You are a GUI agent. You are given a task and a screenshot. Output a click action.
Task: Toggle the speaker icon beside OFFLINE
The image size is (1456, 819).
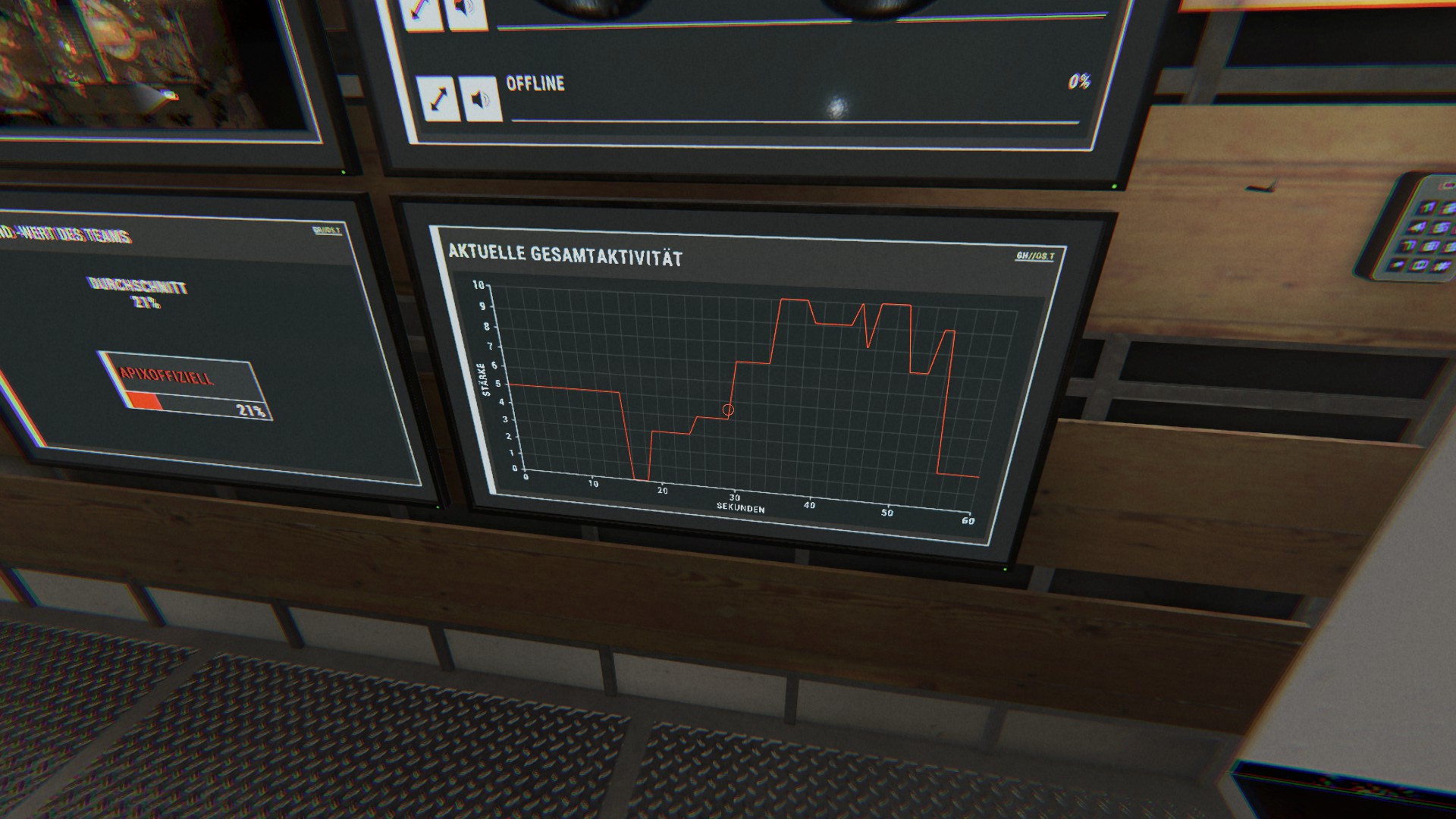pyautogui.click(x=481, y=99)
